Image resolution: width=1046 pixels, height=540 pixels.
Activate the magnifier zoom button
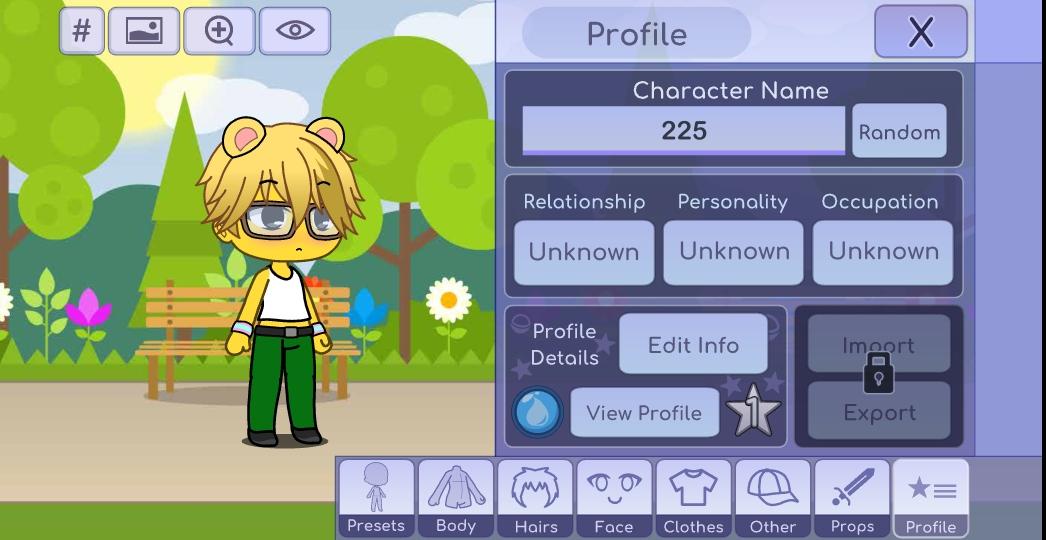point(219,31)
